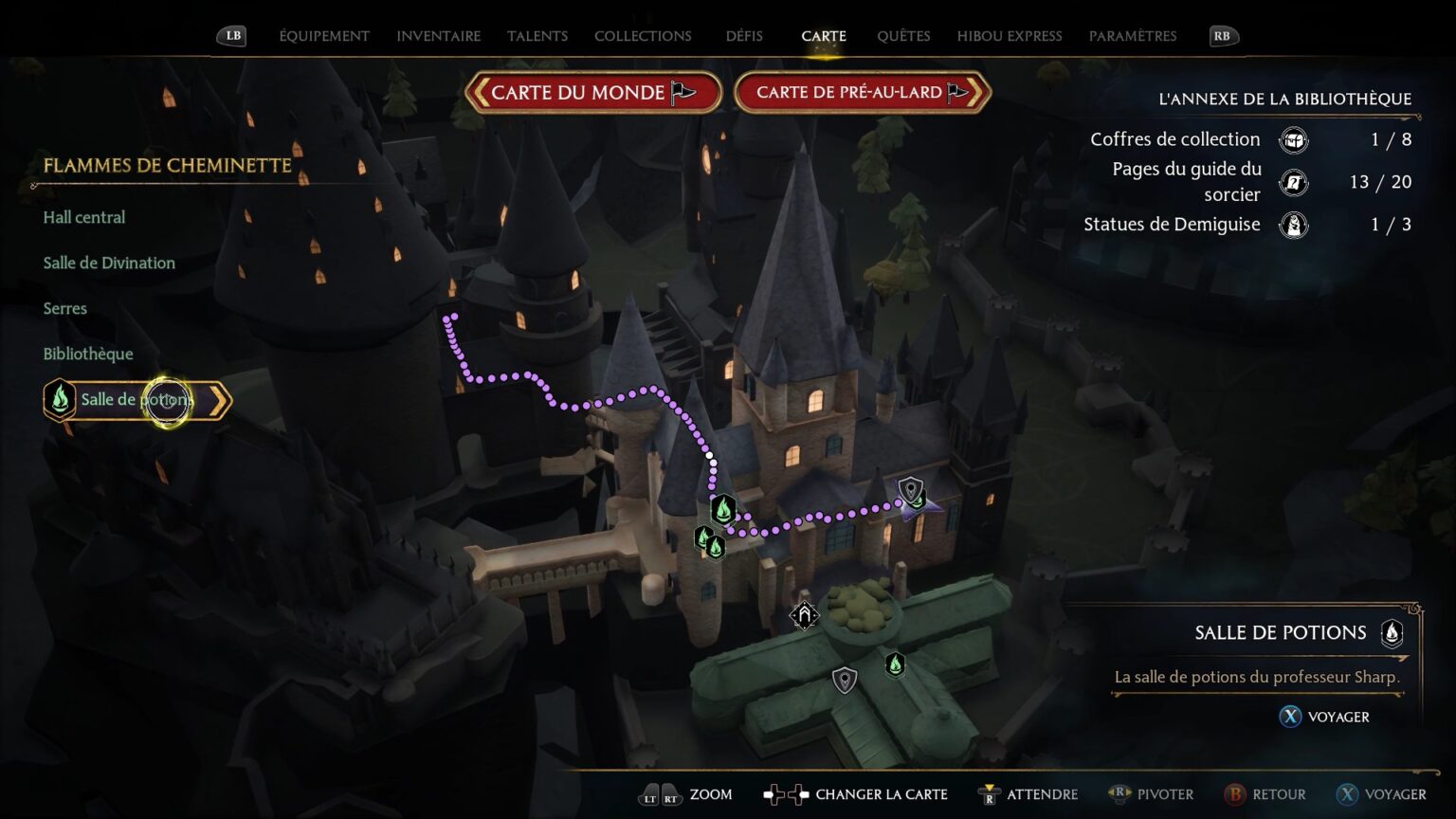1456x819 pixels.
Task: Open the Collections menu tab
Action: pos(643,36)
